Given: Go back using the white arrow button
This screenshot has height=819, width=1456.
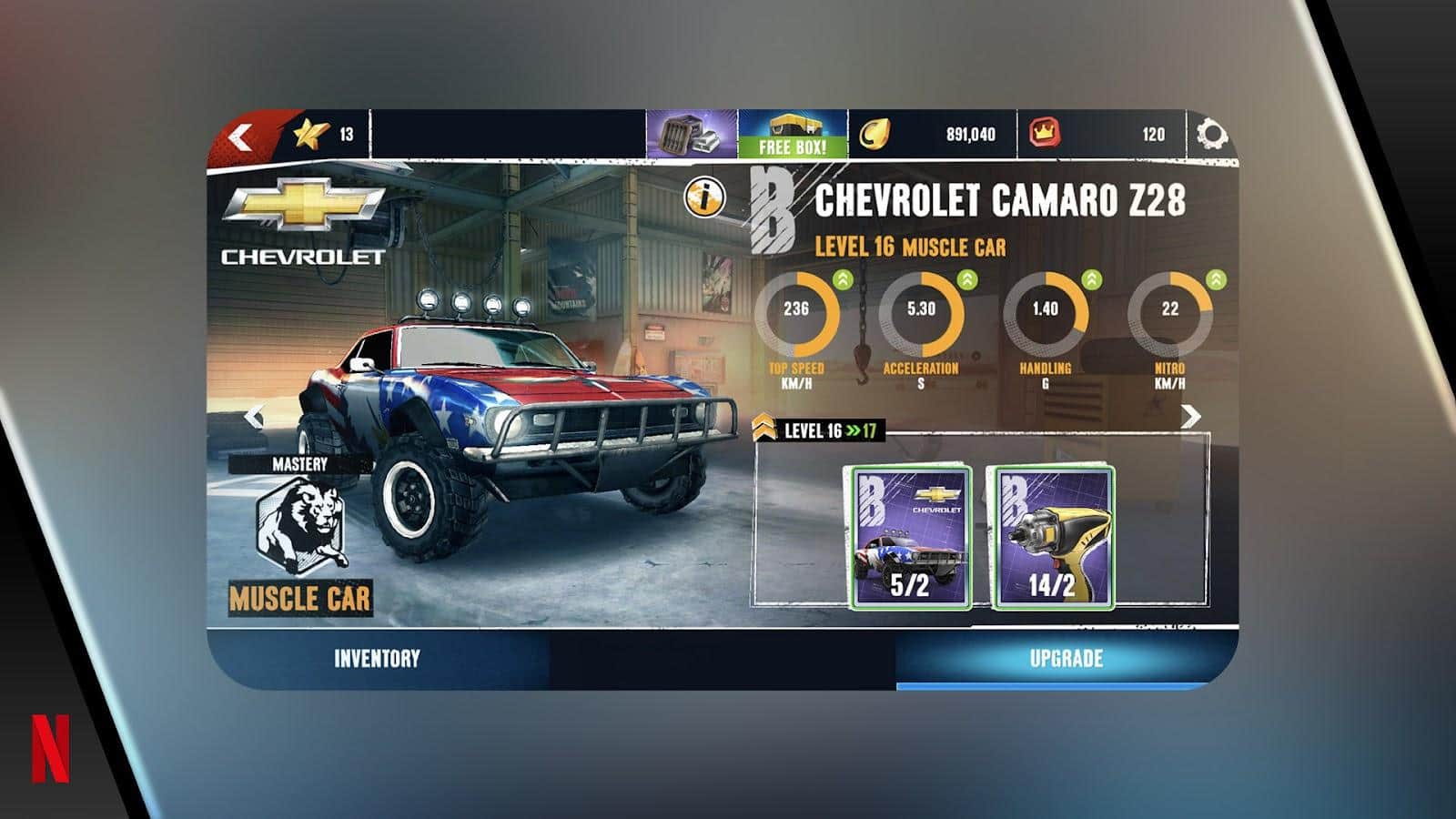Looking at the screenshot, I should coord(241,137).
